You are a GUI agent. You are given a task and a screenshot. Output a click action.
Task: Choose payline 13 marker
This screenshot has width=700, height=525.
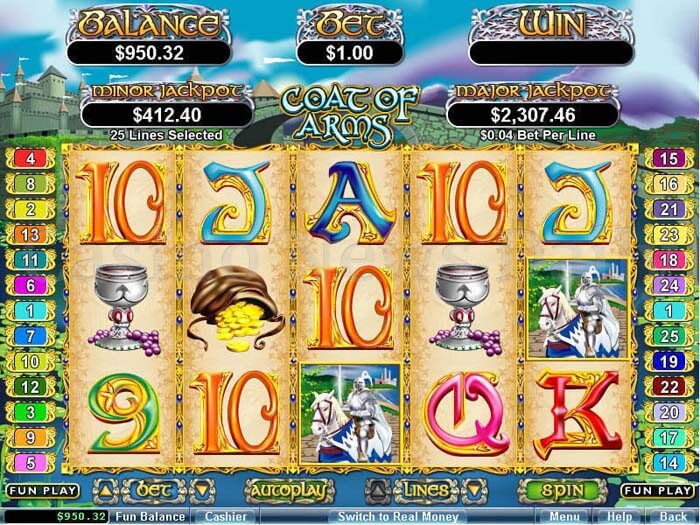tap(30, 234)
